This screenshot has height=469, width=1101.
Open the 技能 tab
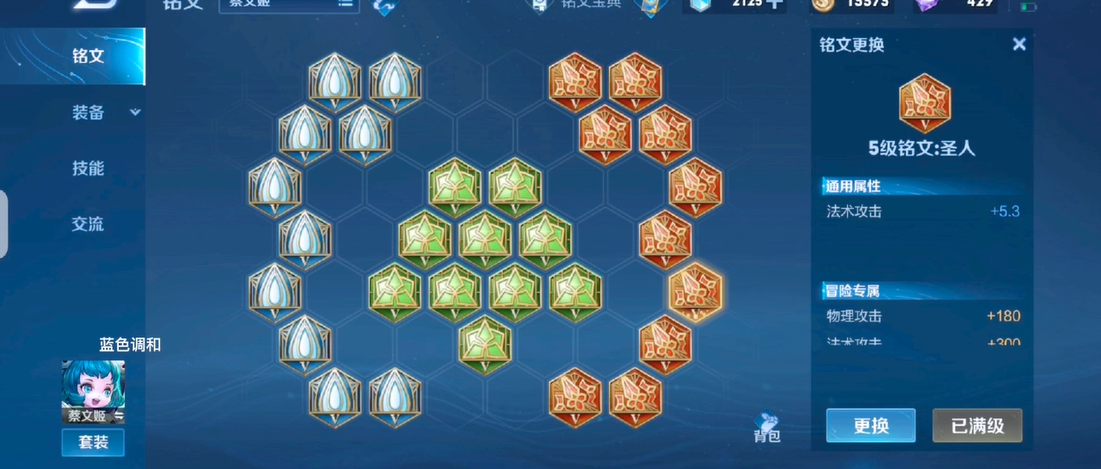pos(88,168)
